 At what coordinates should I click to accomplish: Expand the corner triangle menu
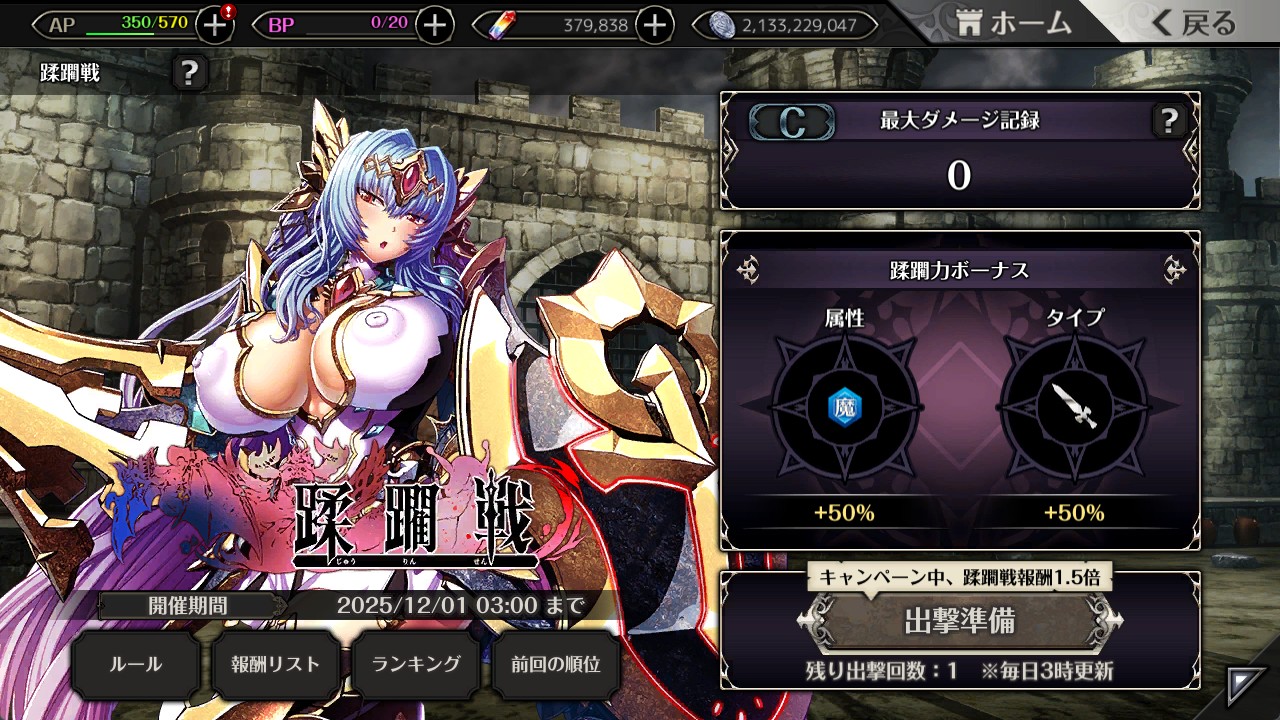pyautogui.click(x=1247, y=685)
